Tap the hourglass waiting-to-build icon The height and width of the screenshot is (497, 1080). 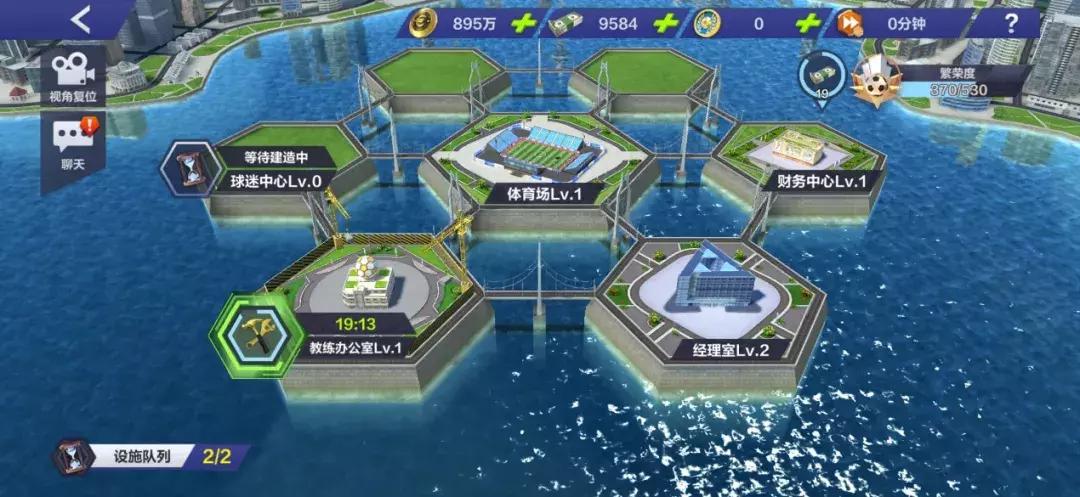coord(187,167)
